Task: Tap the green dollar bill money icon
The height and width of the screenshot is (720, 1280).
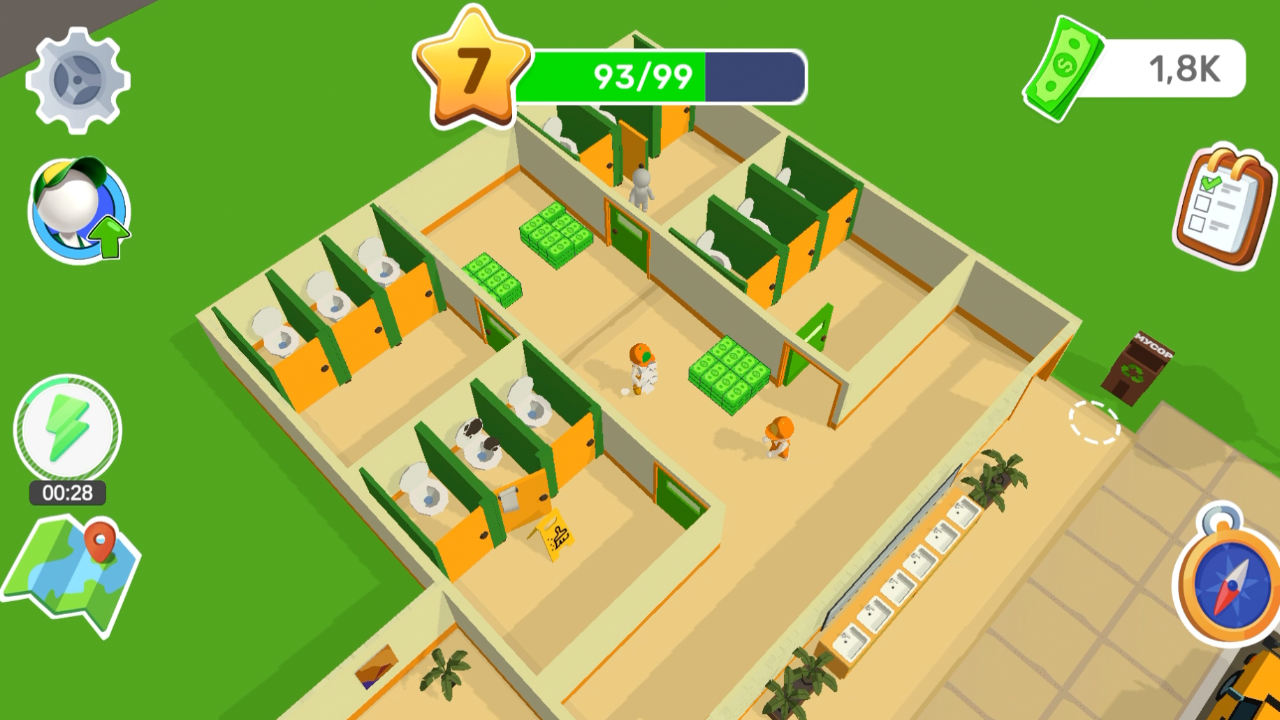Action: [x=1063, y=67]
